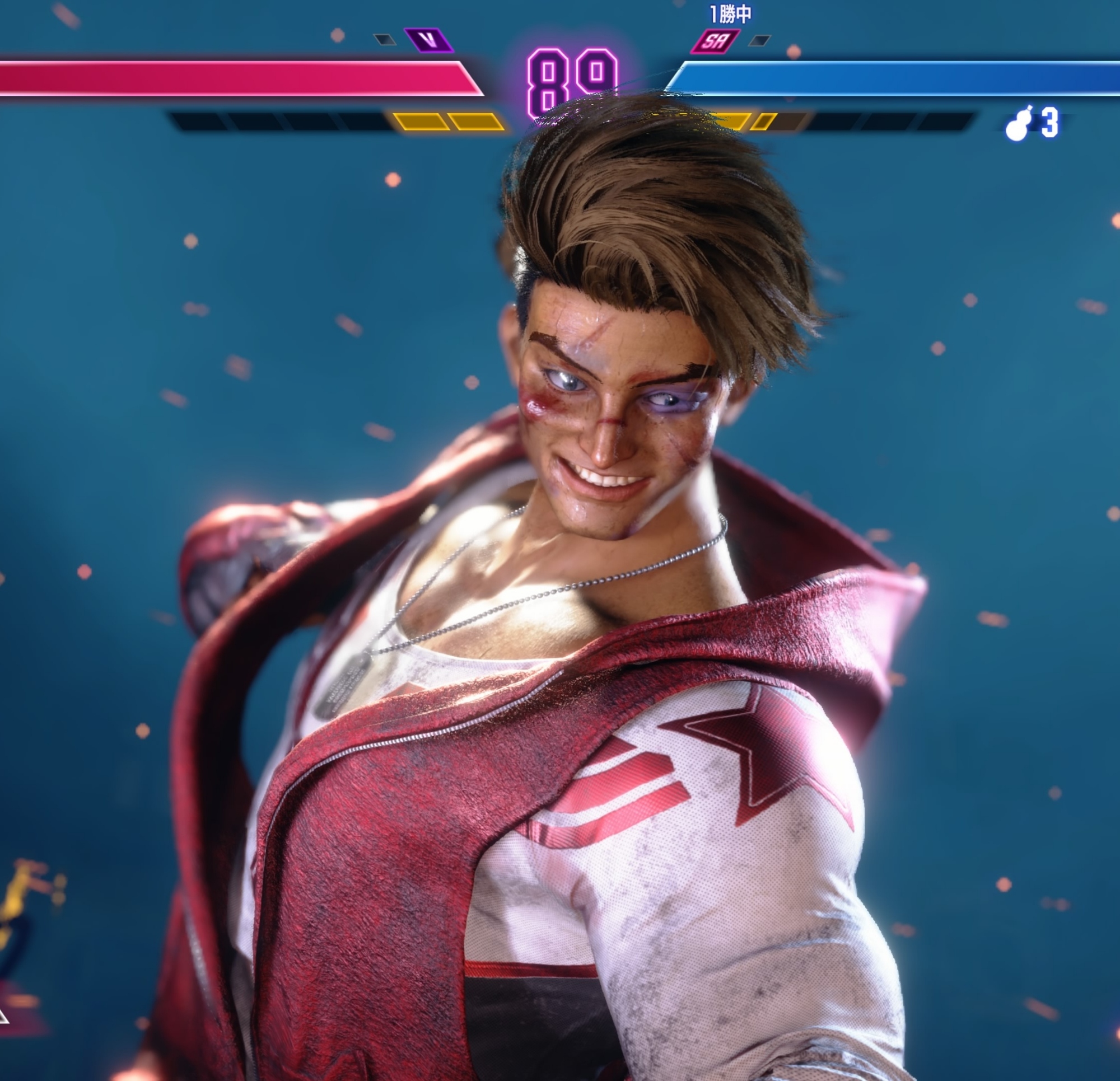Viewport: 1120px width, 1081px height.
Task: Click the pink SA badge
Action: [715, 40]
